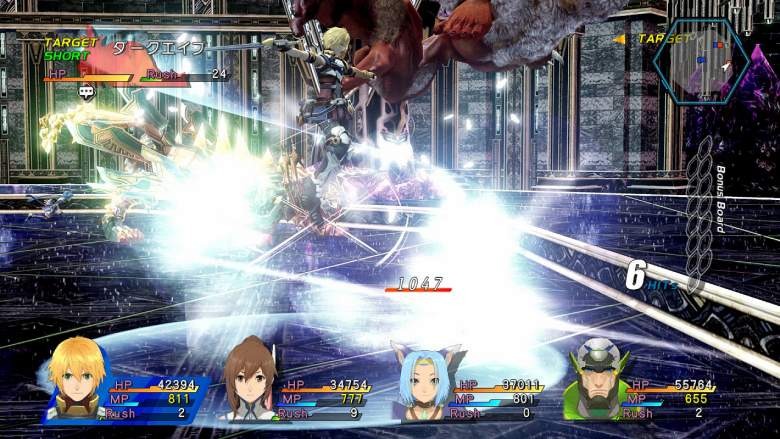The image size is (780, 439).
Task: Open the hexagonal battle minimap
Action: coord(699,58)
